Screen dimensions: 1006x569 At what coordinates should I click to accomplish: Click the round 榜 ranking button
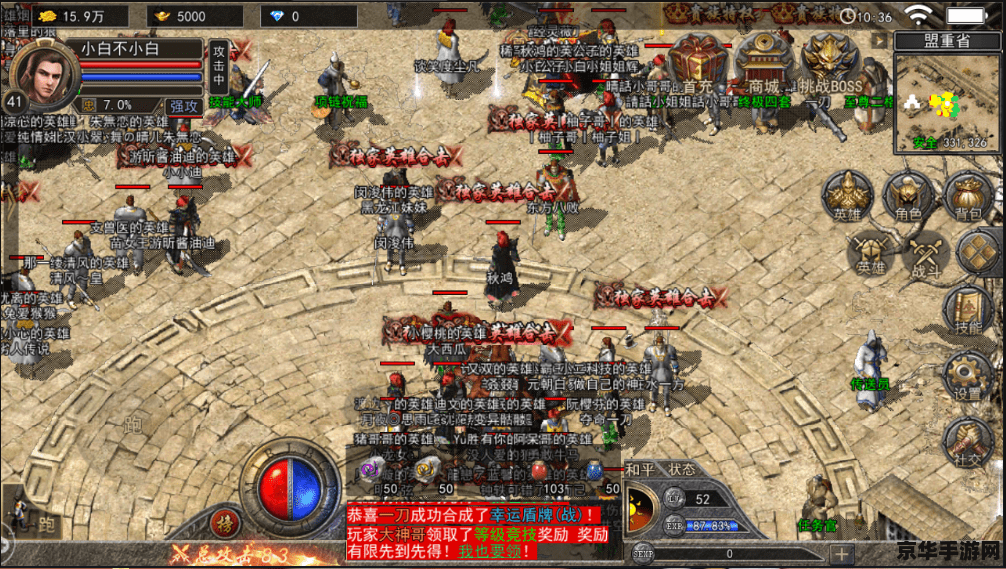[223, 522]
